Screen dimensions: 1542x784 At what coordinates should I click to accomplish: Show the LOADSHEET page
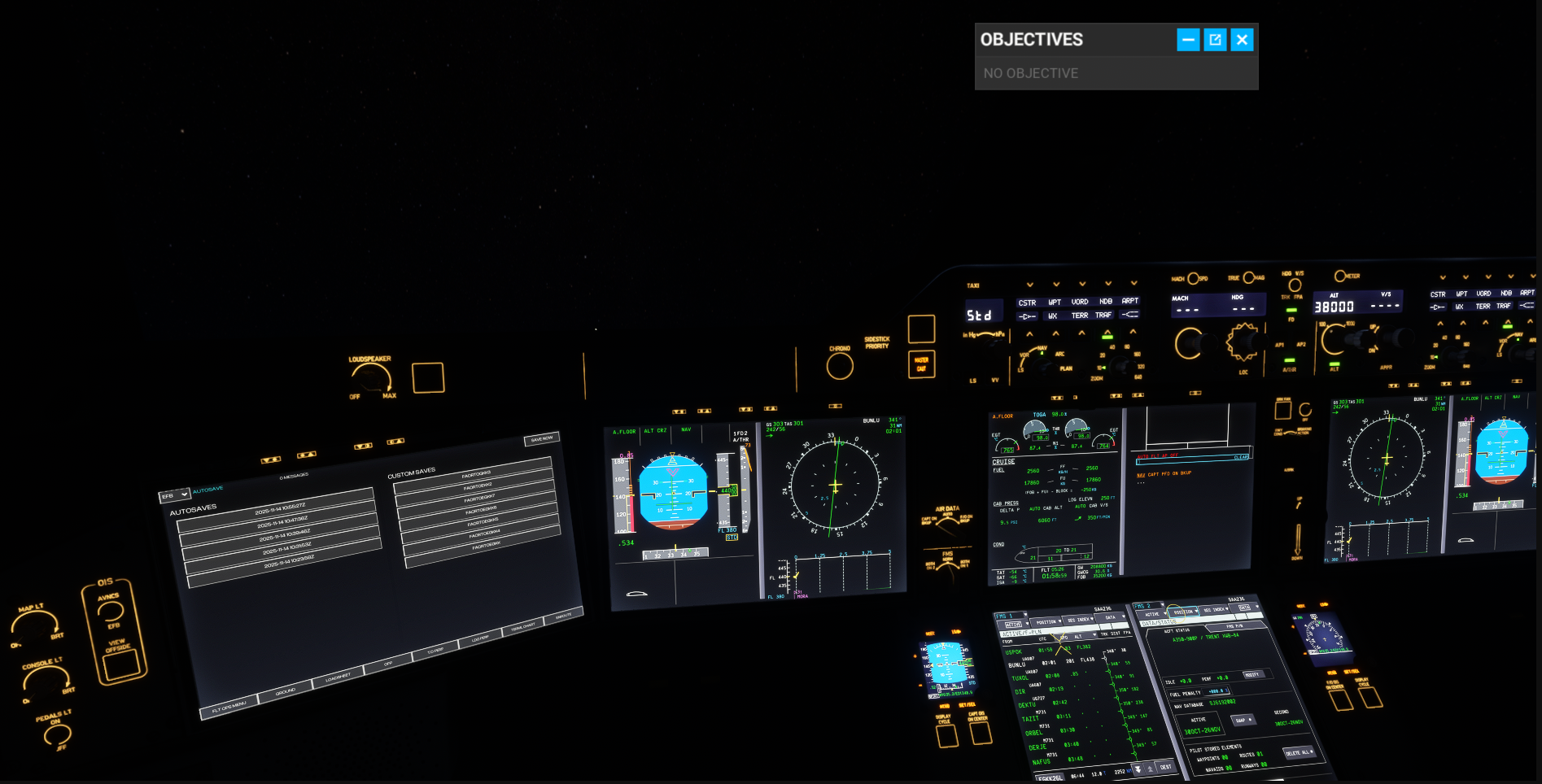point(338,677)
